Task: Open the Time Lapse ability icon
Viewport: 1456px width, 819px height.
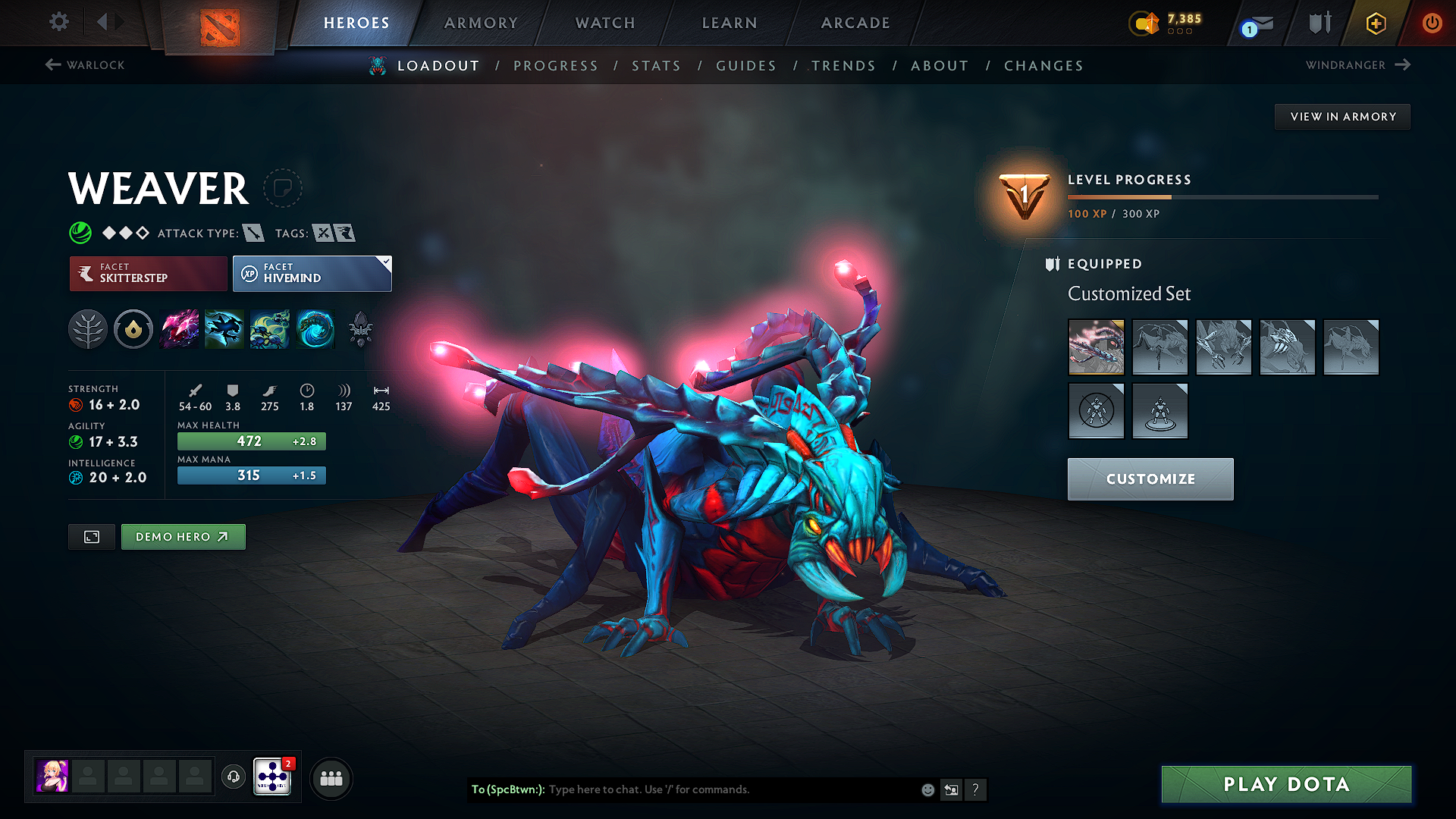Action: (x=315, y=328)
